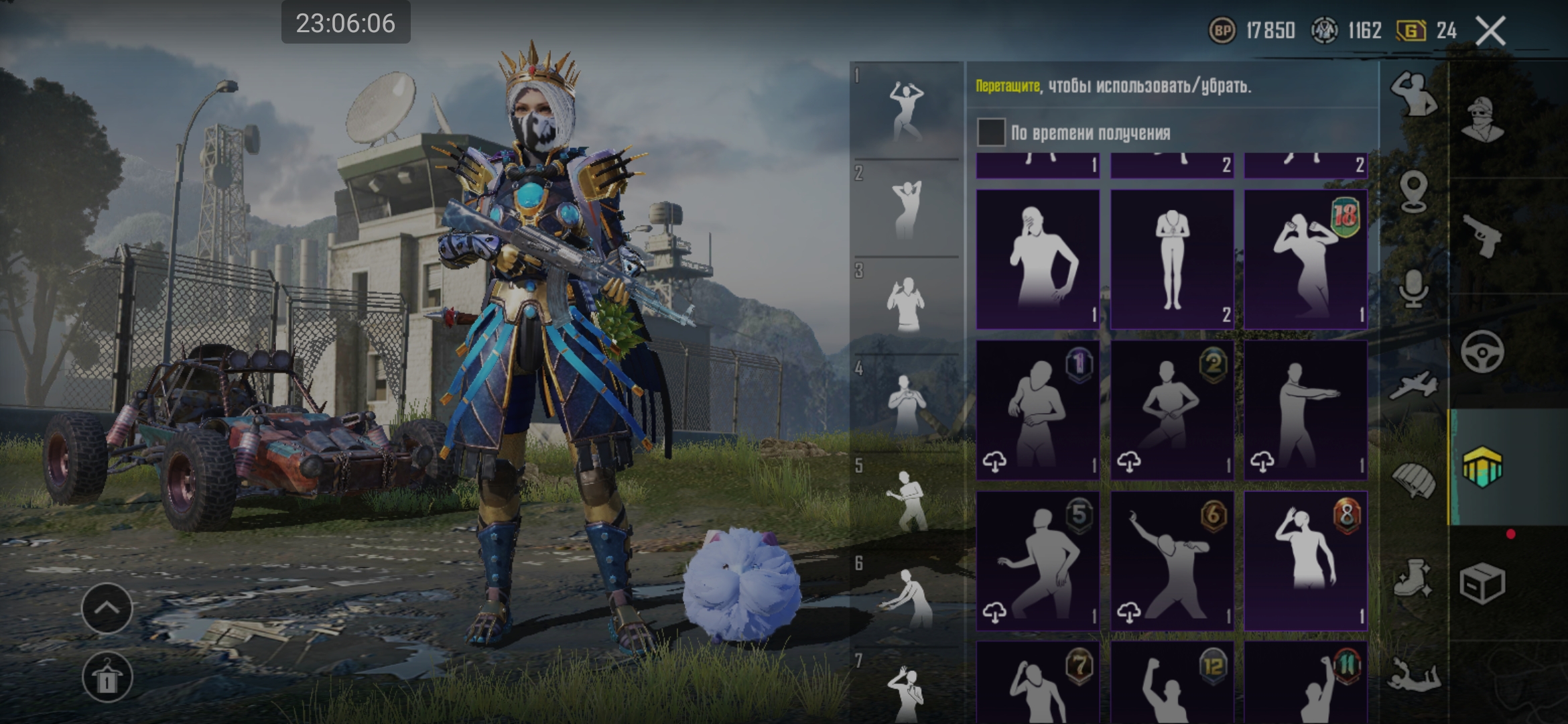Image resolution: width=1568 pixels, height=724 pixels.
Task: Close the inventory screen with the X
Action: (1490, 31)
